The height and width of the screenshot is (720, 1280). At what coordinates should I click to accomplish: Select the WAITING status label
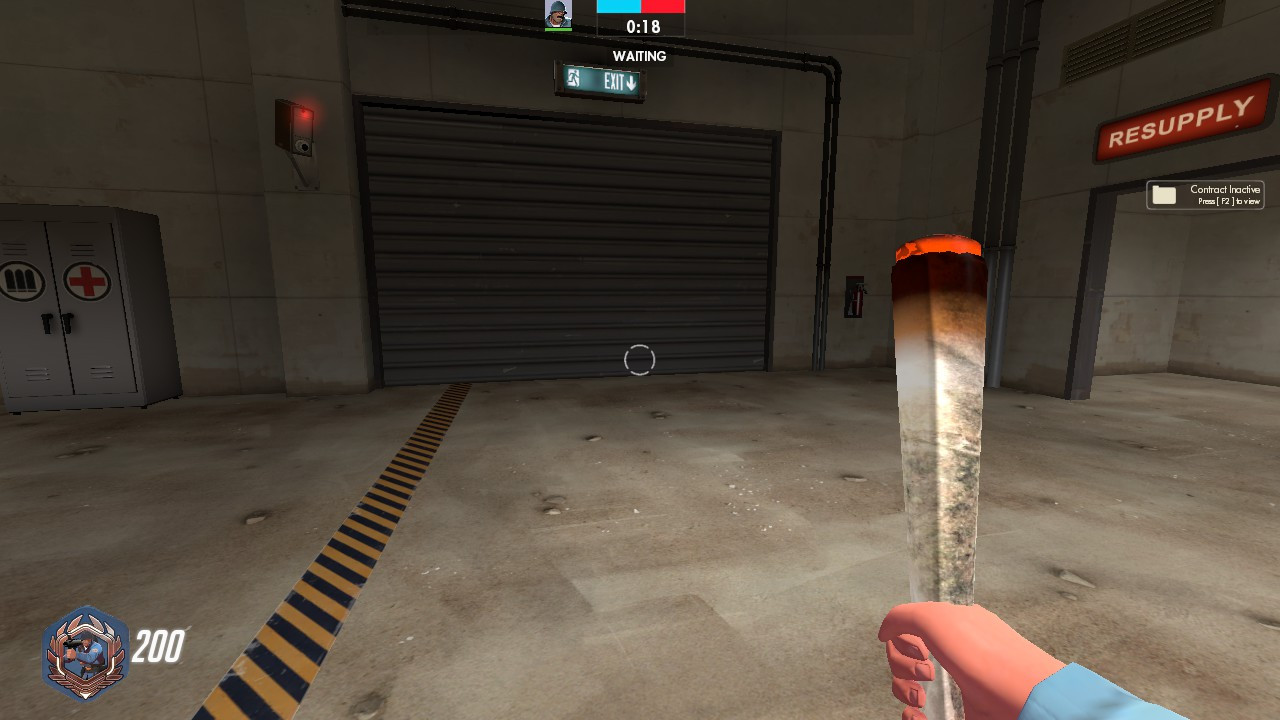tap(639, 56)
